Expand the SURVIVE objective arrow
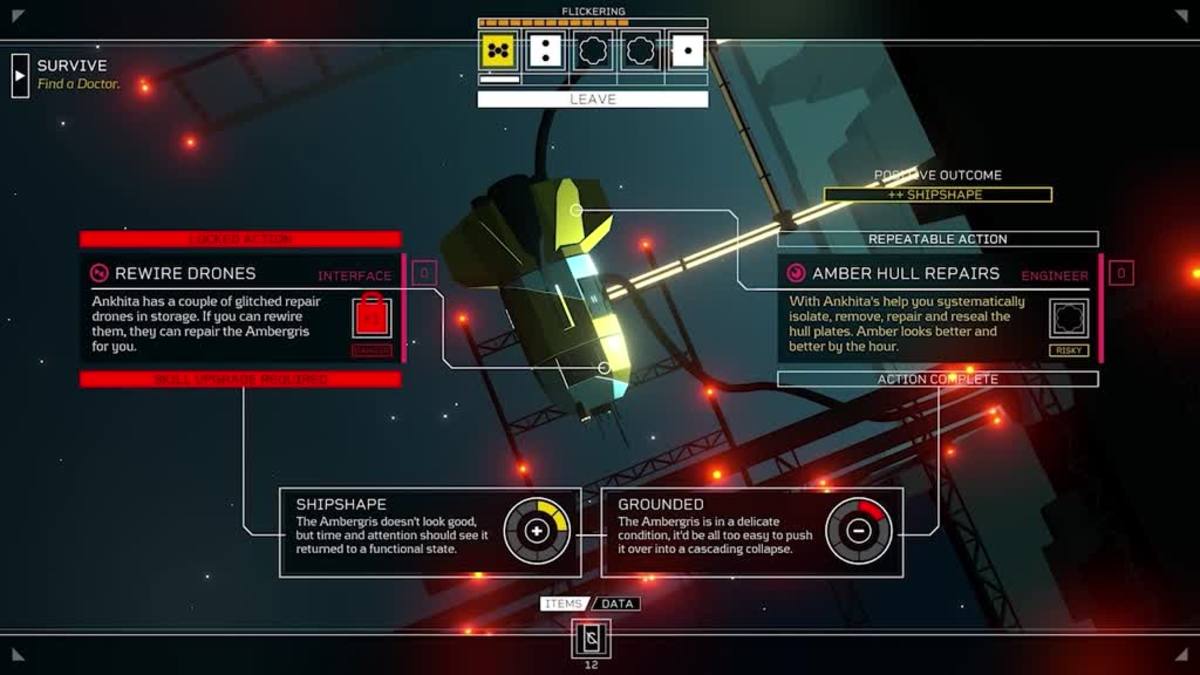This screenshot has height=675, width=1200. point(20,75)
